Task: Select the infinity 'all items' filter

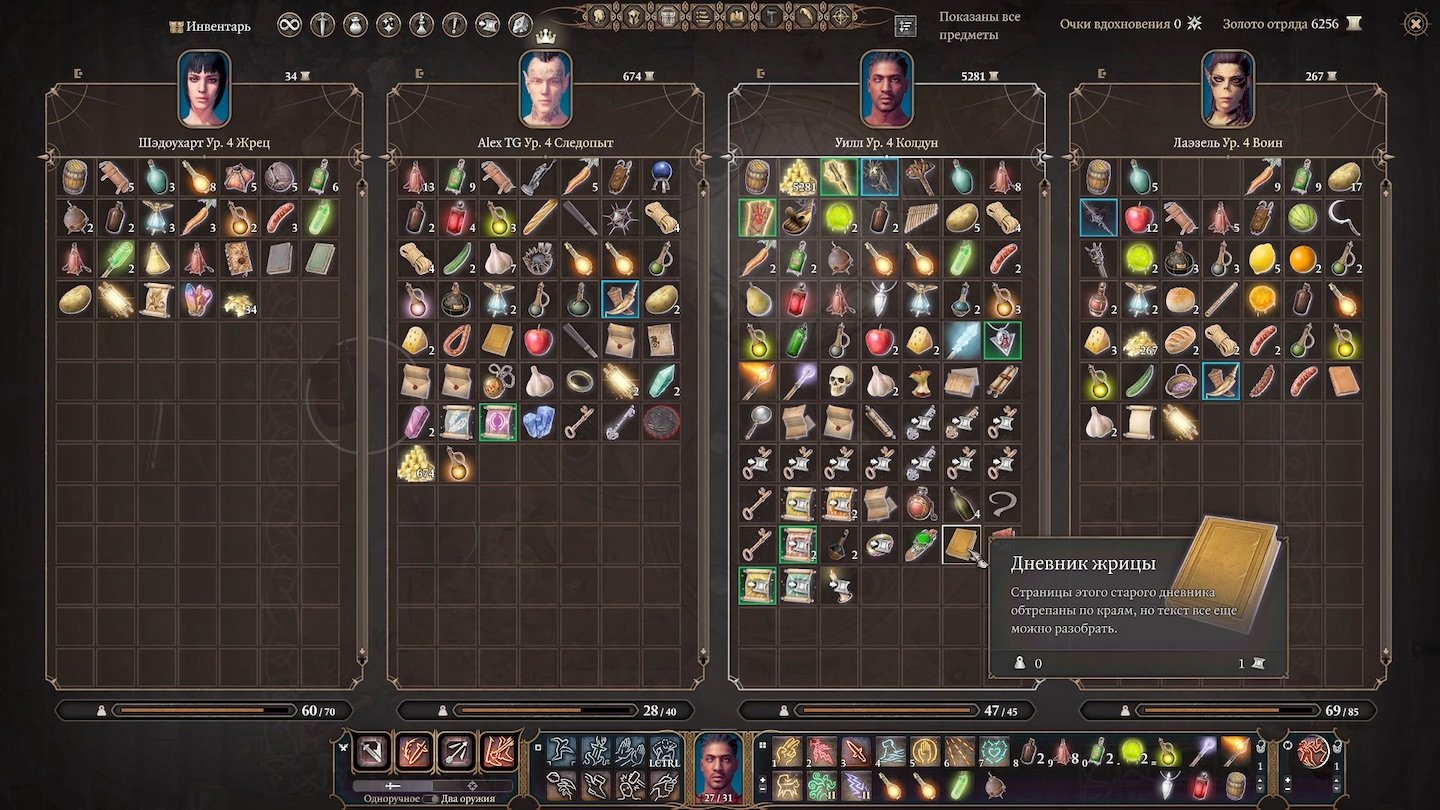Action: pos(289,24)
